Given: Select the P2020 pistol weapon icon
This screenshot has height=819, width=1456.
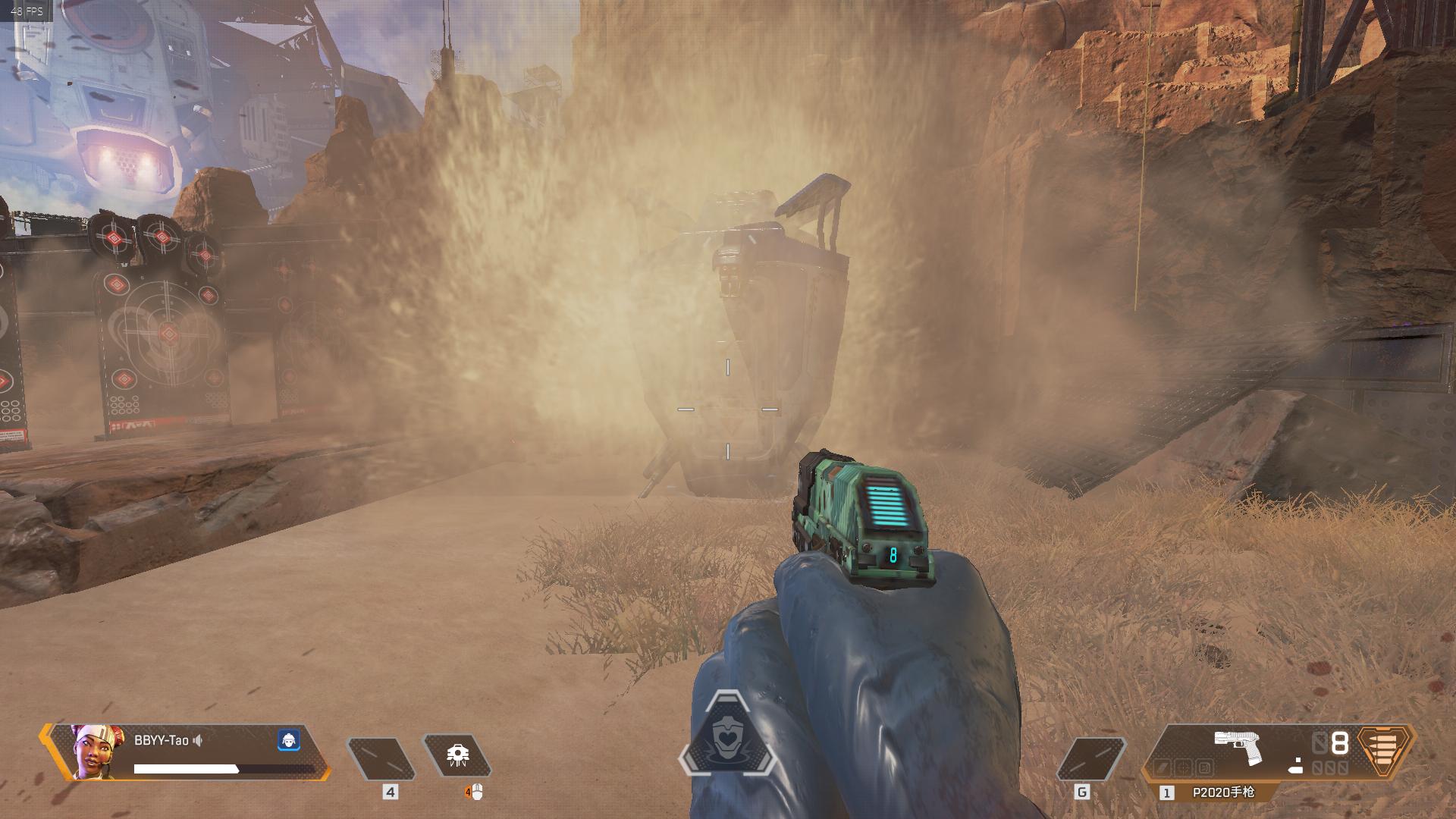Looking at the screenshot, I should tap(1237, 747).
